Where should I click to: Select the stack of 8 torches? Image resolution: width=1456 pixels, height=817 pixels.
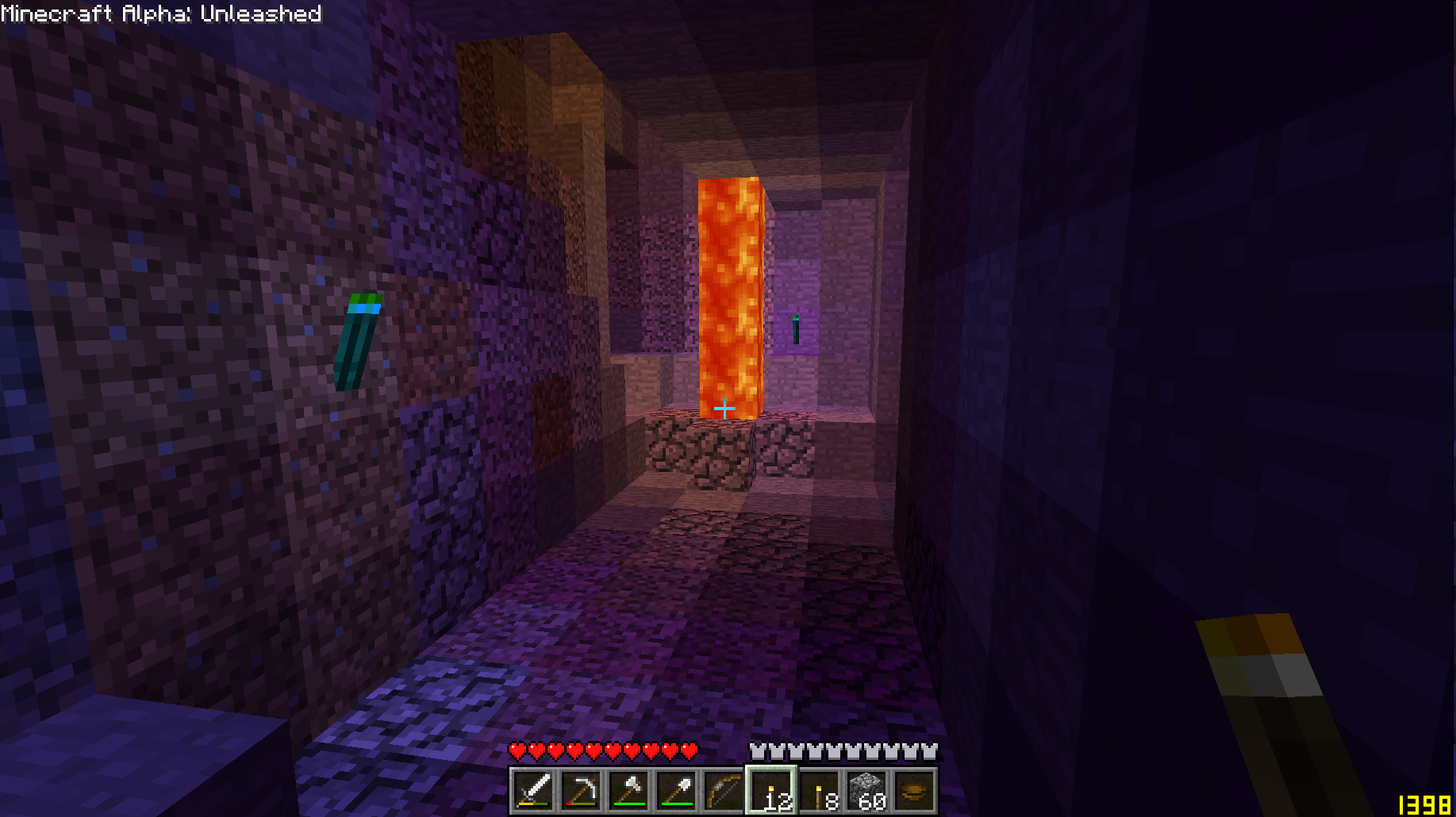click(x=820, y=791)
